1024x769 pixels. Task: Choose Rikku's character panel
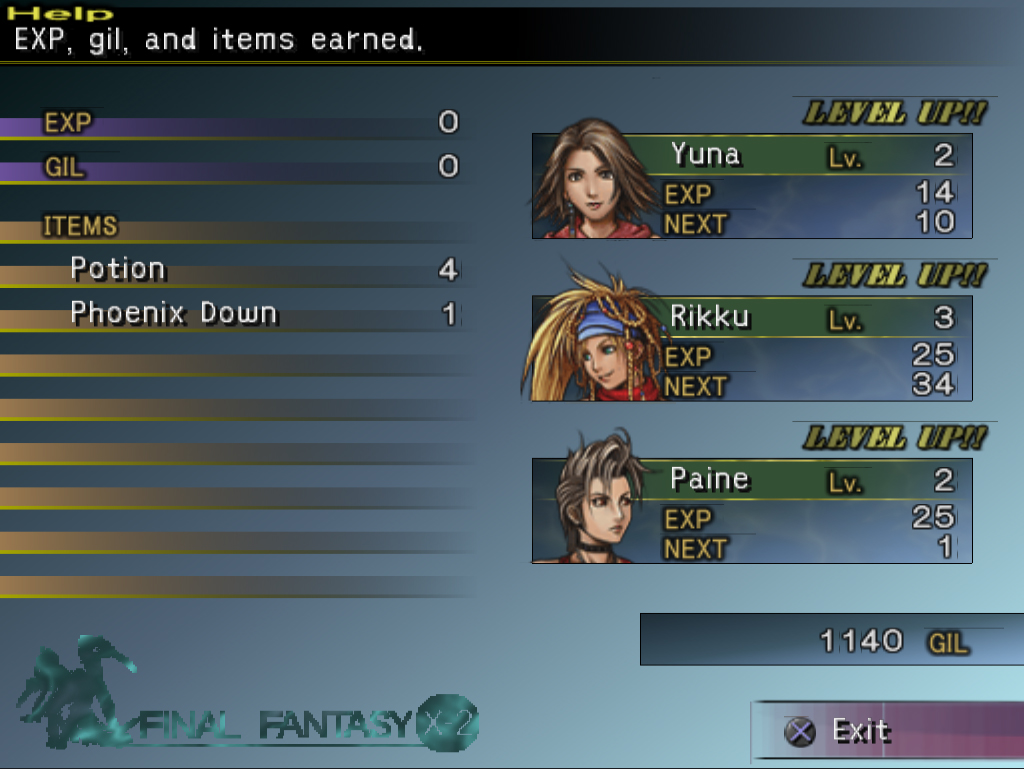pyautogui.click(x=752, y=349)
